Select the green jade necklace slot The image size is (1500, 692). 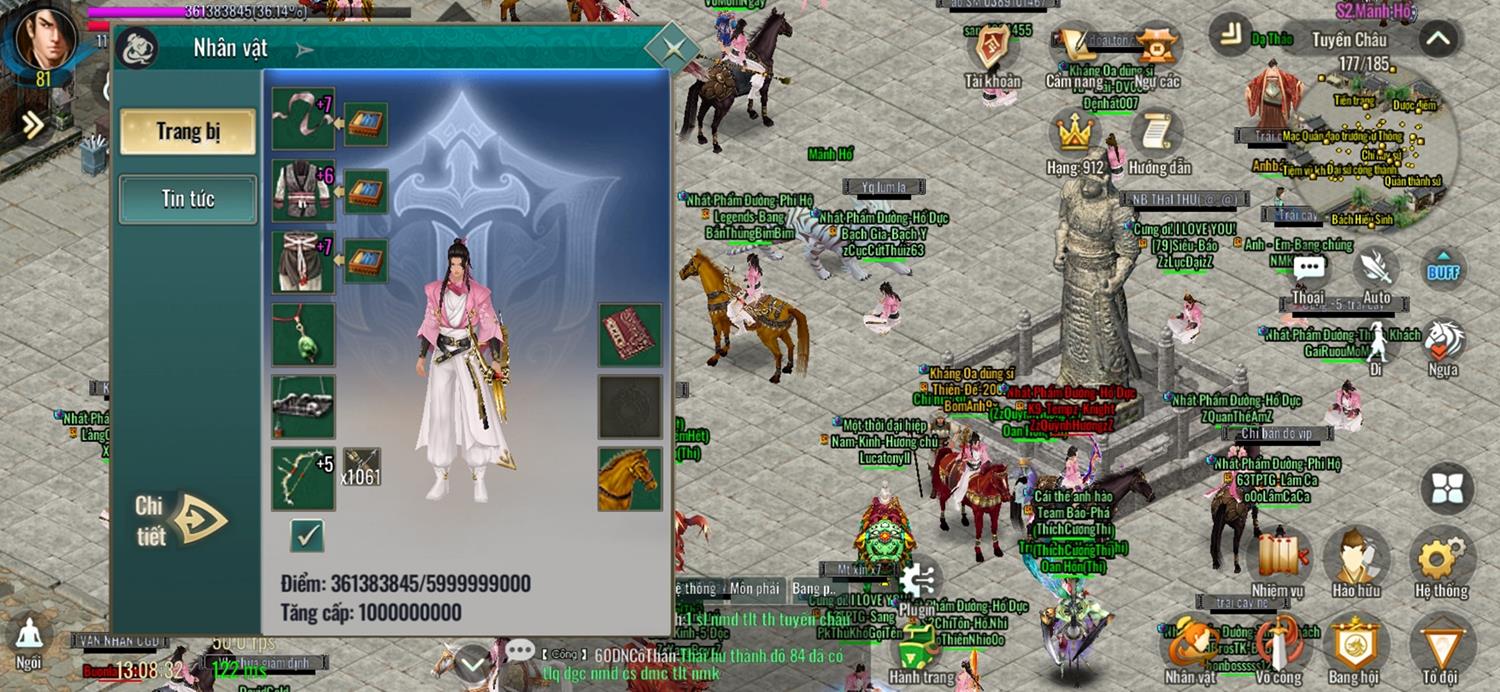303,335
